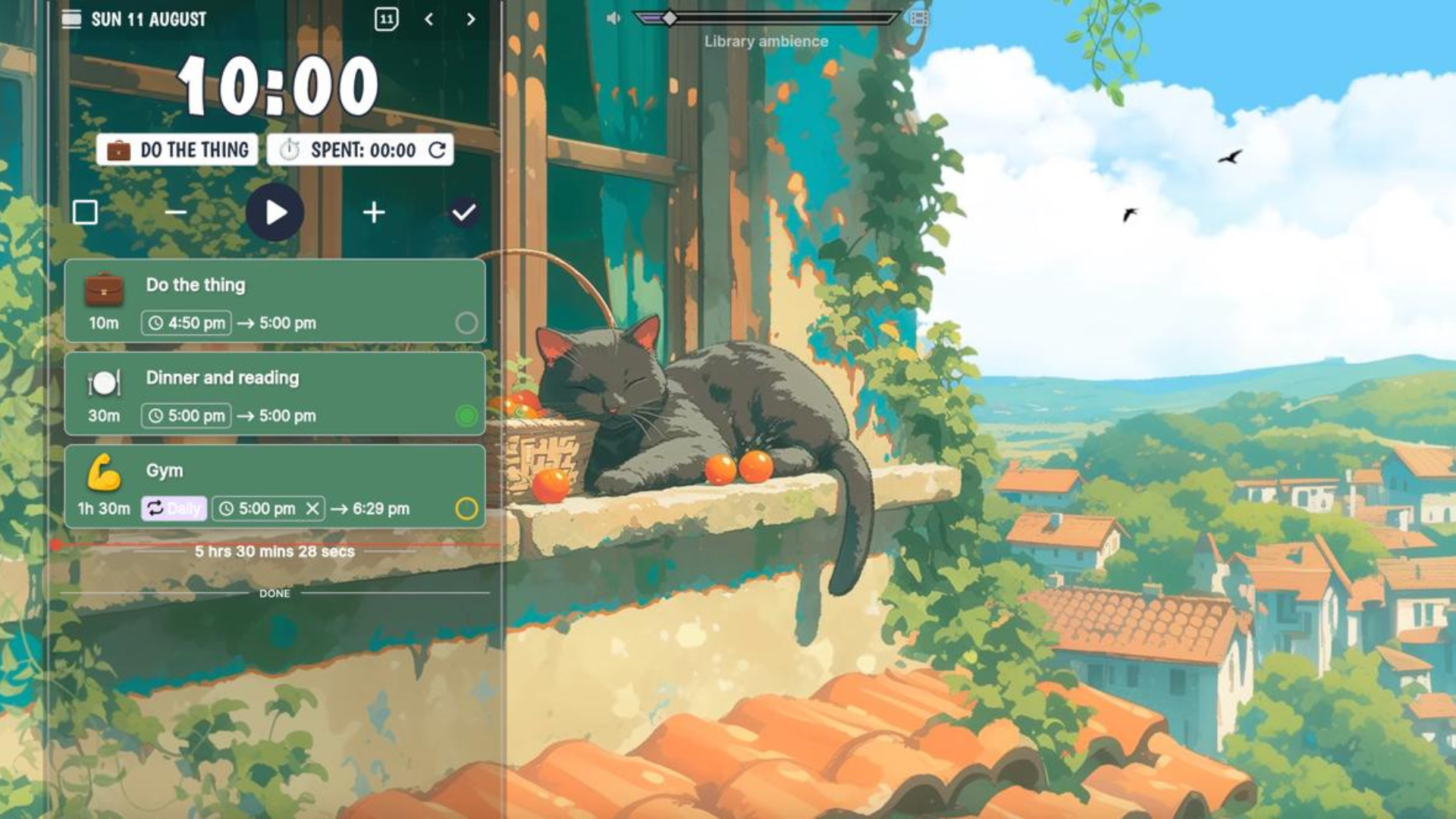Open the sidebar via hamburger icon
Viewport: 1456px width, 819px height.
72,18
